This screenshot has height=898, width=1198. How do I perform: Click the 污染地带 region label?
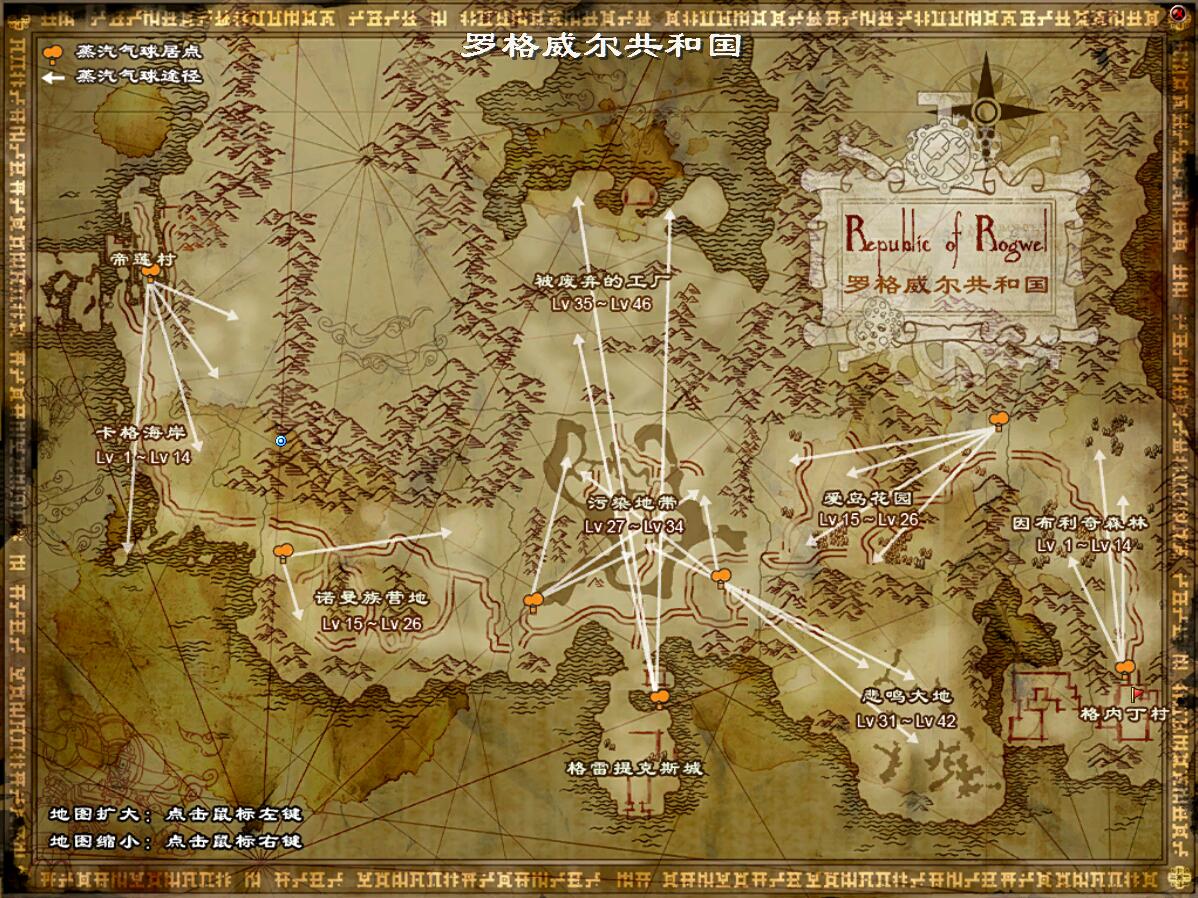635,506
